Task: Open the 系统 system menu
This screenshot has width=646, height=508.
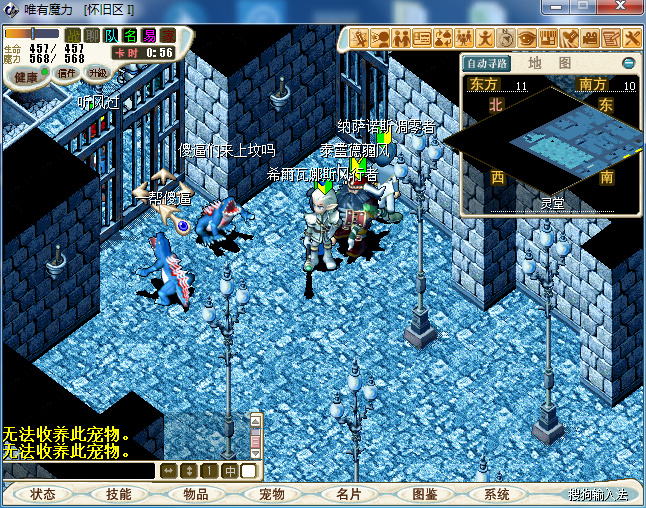Action: click(x=497, y=494)
